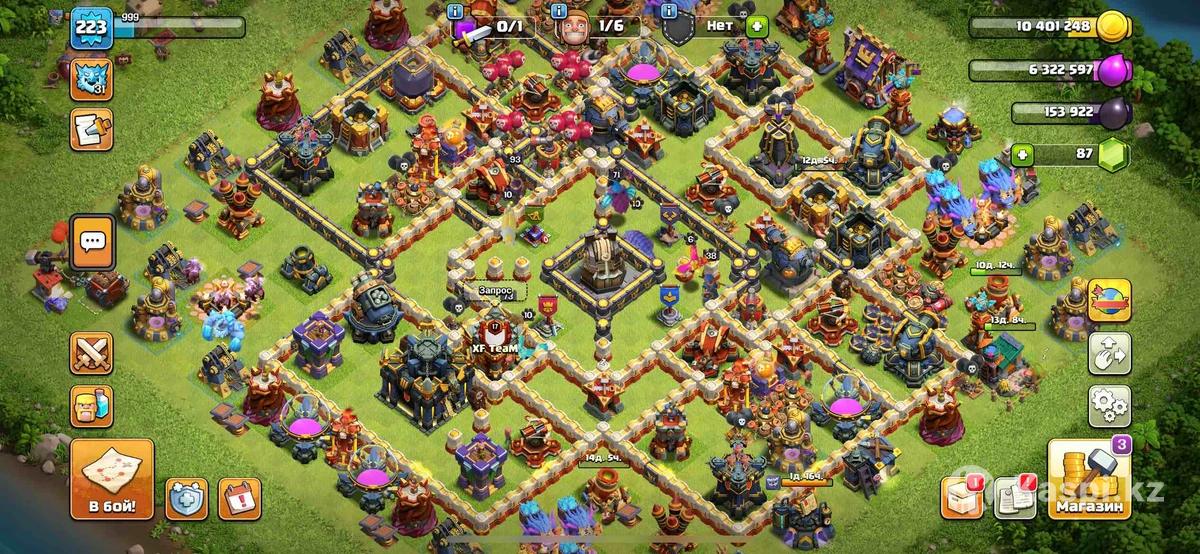The width and height of the screenshot is (1200, 554).
Task: Open the league badge icon showing 31
Action: tap(91, 79)
